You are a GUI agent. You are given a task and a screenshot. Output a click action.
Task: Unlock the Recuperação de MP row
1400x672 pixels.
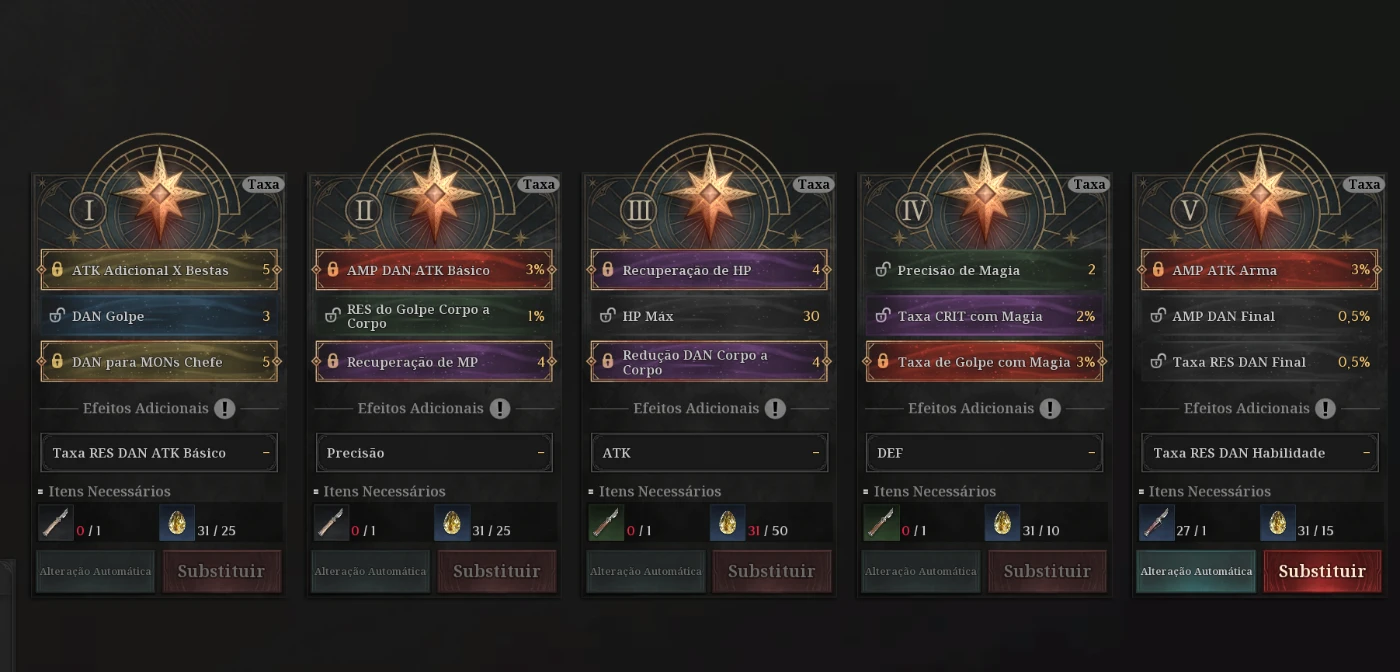(332, 362)
